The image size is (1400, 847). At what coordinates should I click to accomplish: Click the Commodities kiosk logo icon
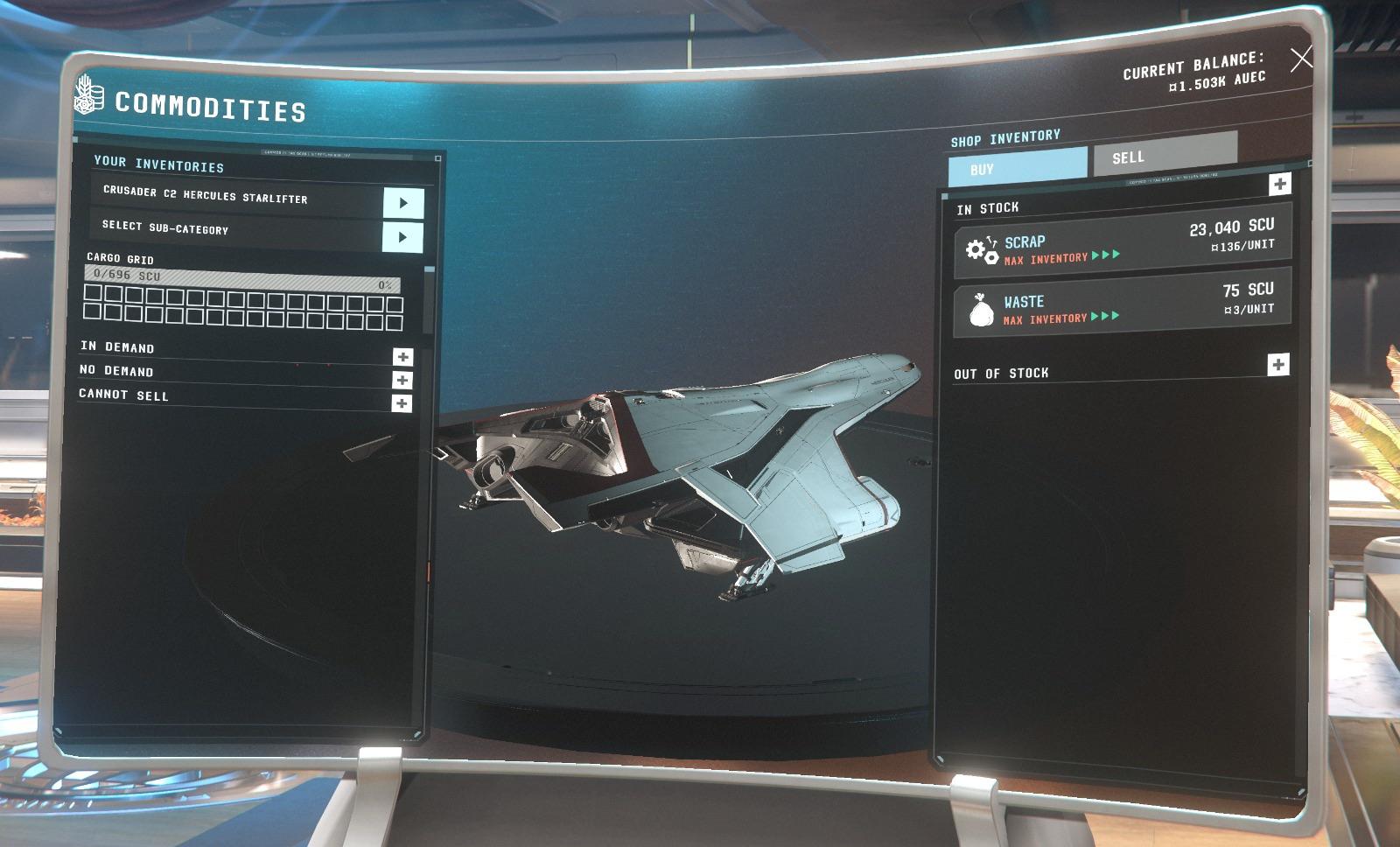tap(88, 100)
